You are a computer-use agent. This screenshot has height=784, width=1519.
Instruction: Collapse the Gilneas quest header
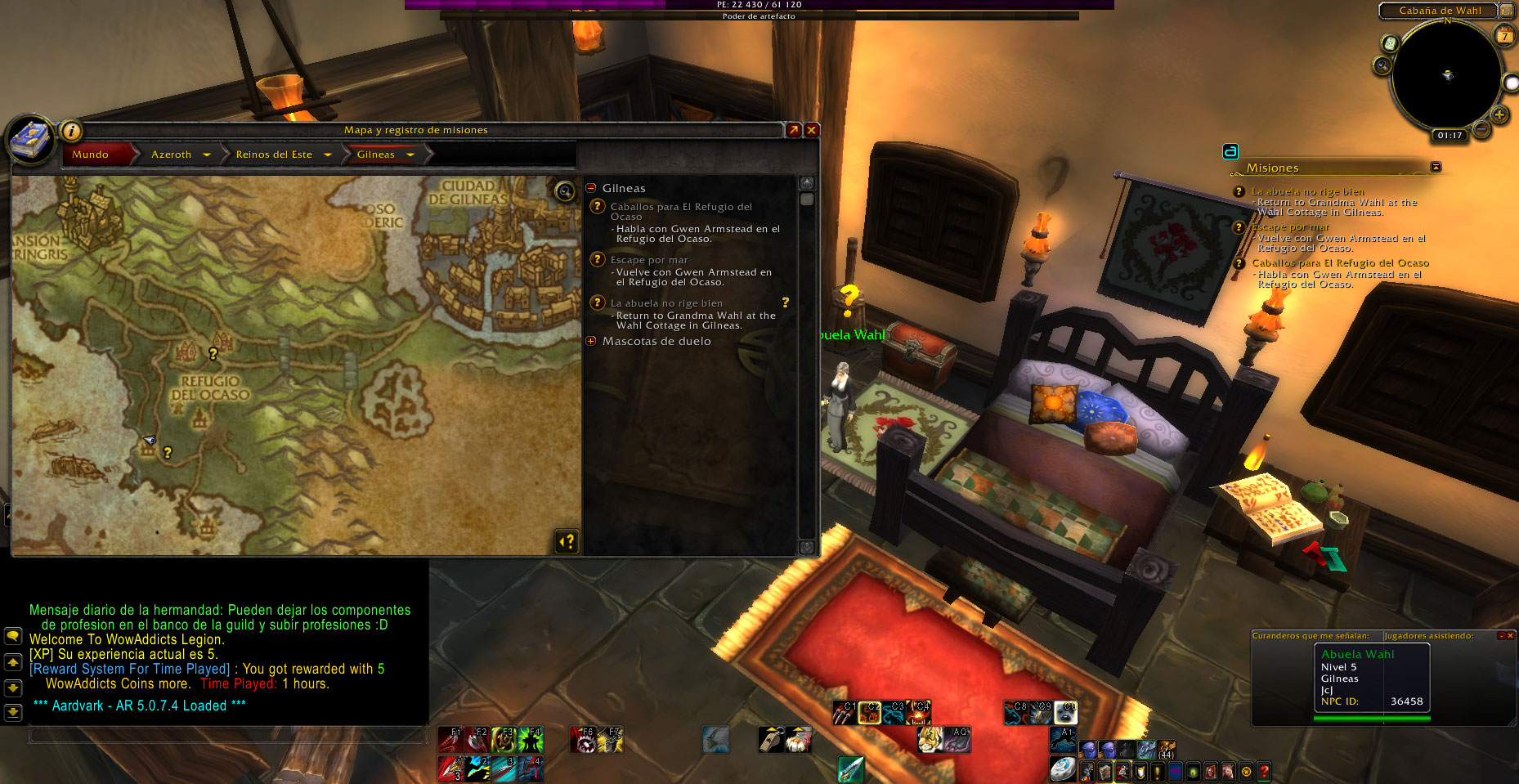click(x=591, y=188)
